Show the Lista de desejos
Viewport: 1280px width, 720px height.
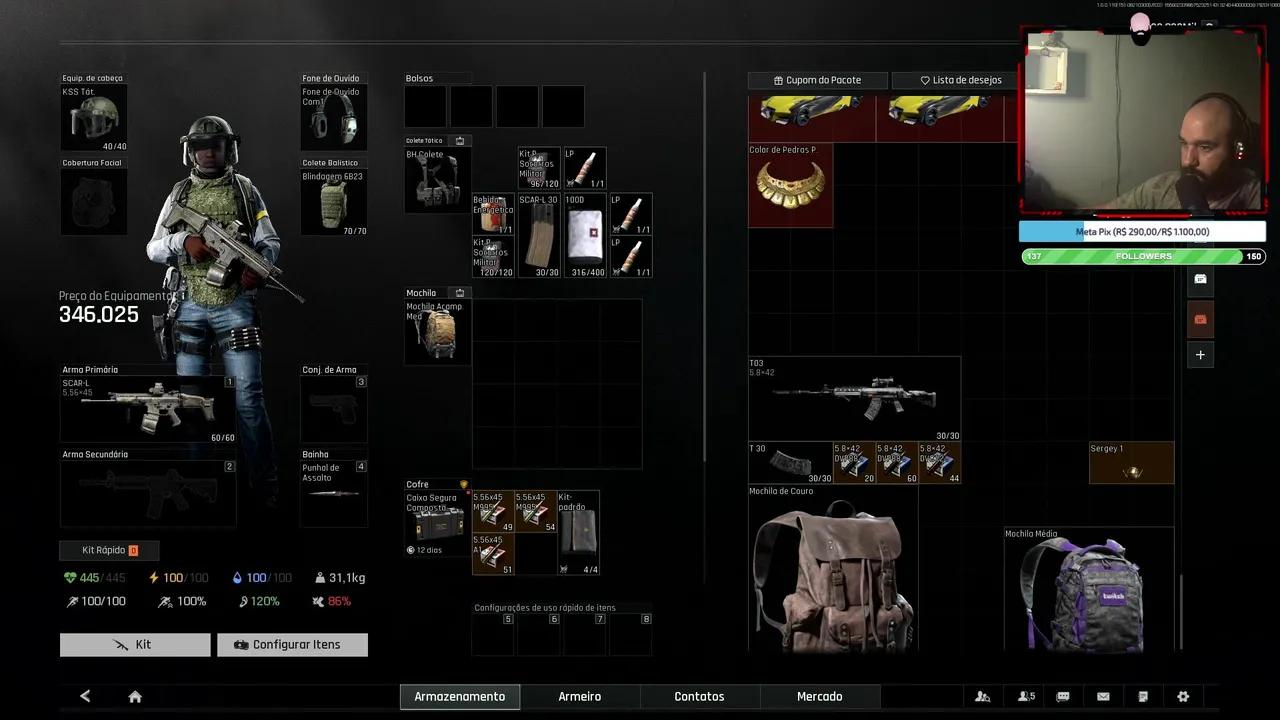tap(953, 80)
